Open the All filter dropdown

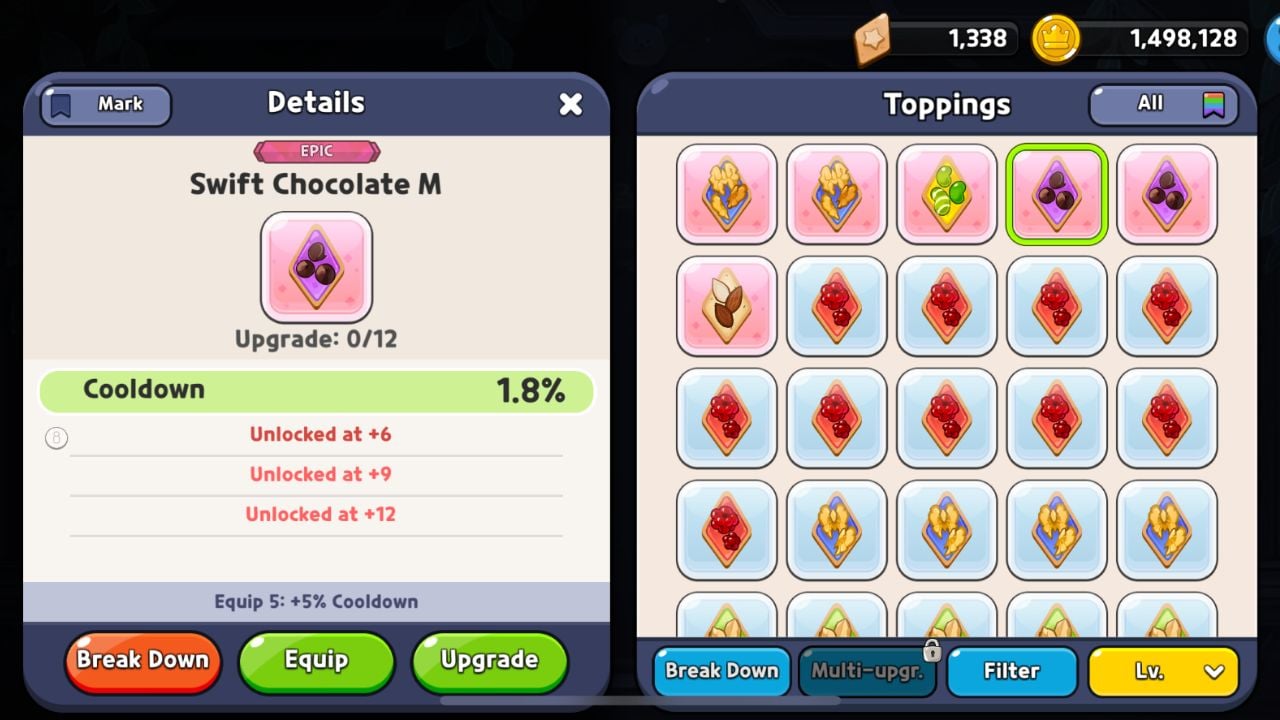click(x=1150, y=104)
